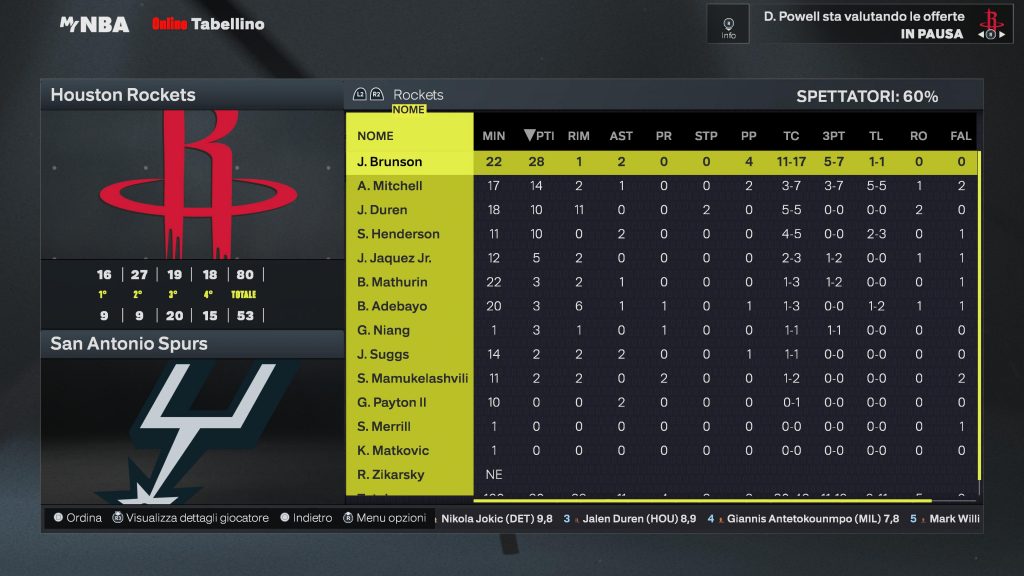Sort by the MIN column header
Screen dimensions: 1024x576
tap(494, 136)
